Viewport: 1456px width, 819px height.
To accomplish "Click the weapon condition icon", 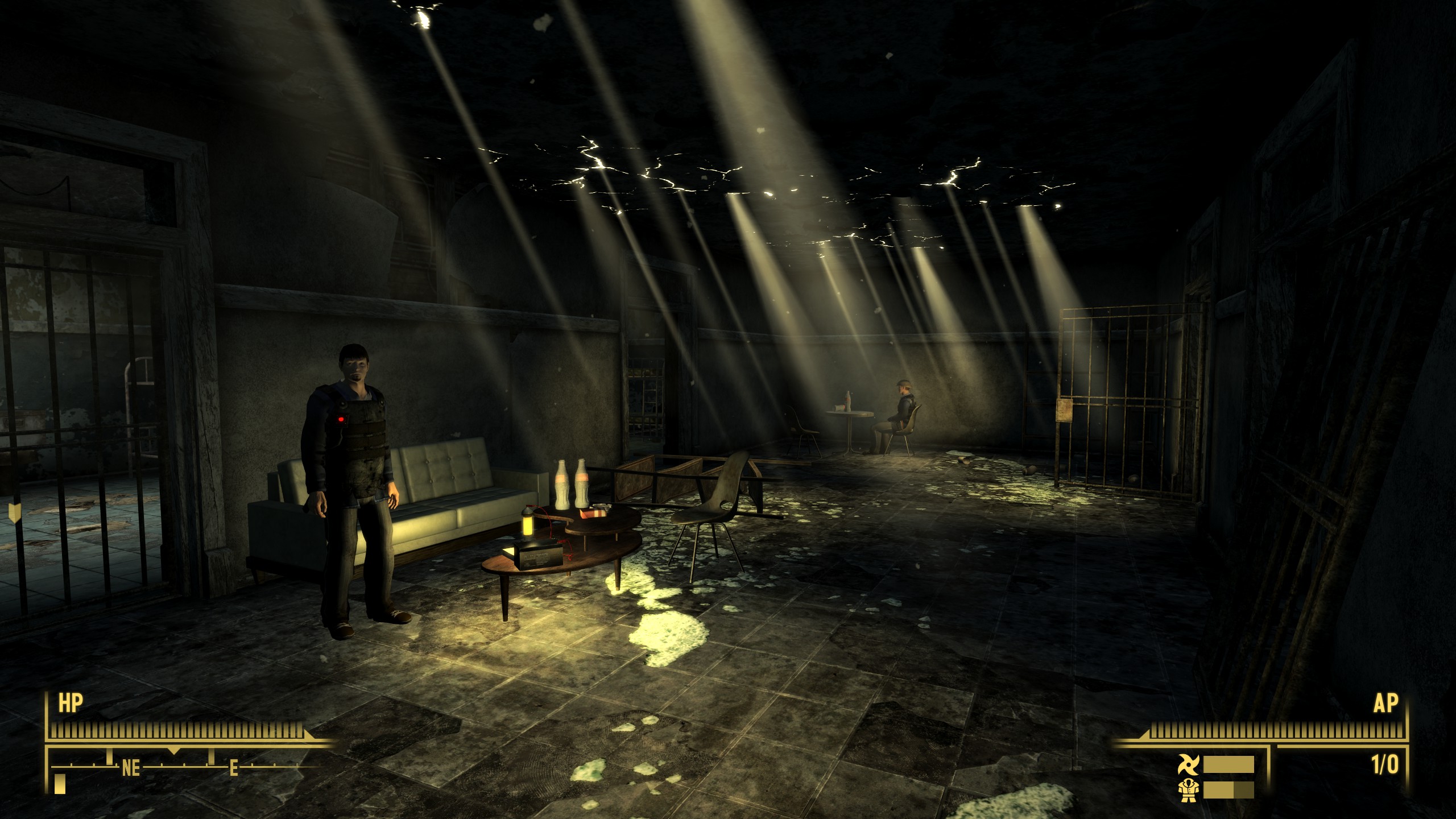I will [1188, 765].
